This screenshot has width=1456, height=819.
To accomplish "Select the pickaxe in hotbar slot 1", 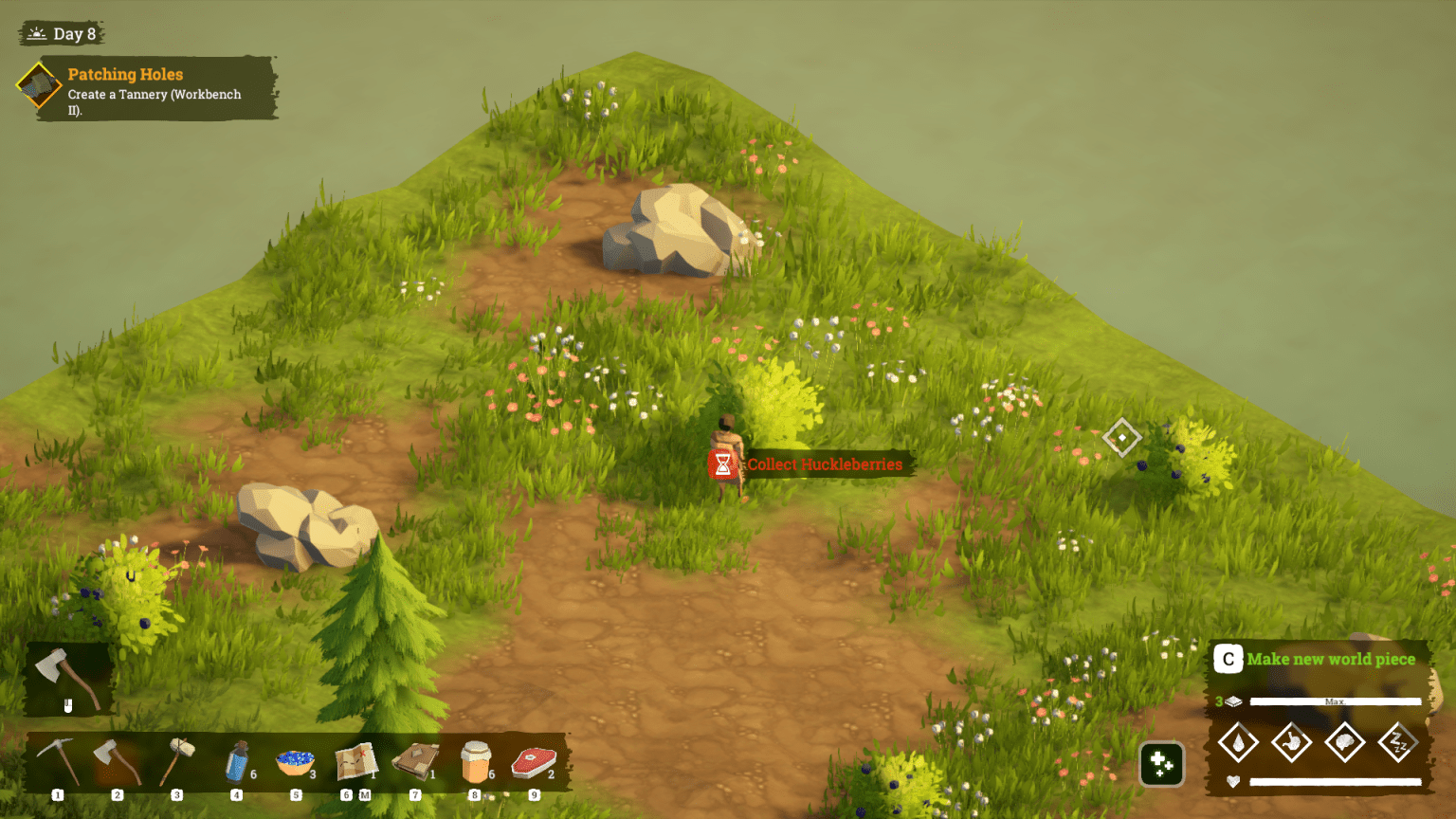I will 57,761.
